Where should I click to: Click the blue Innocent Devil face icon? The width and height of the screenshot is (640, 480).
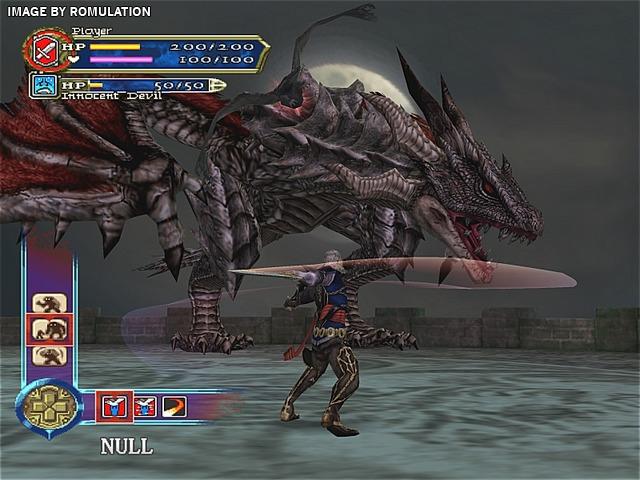[43, 86]
